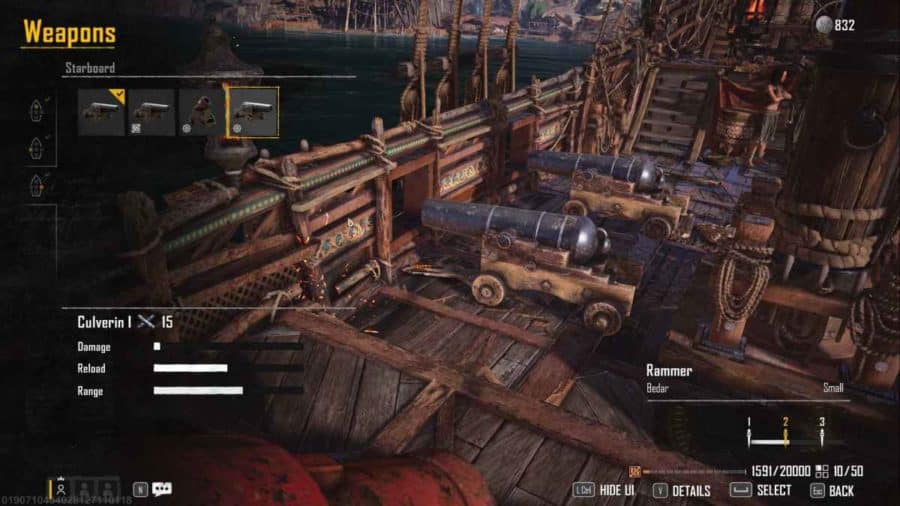Click the group leader player icon

[62, 490]
